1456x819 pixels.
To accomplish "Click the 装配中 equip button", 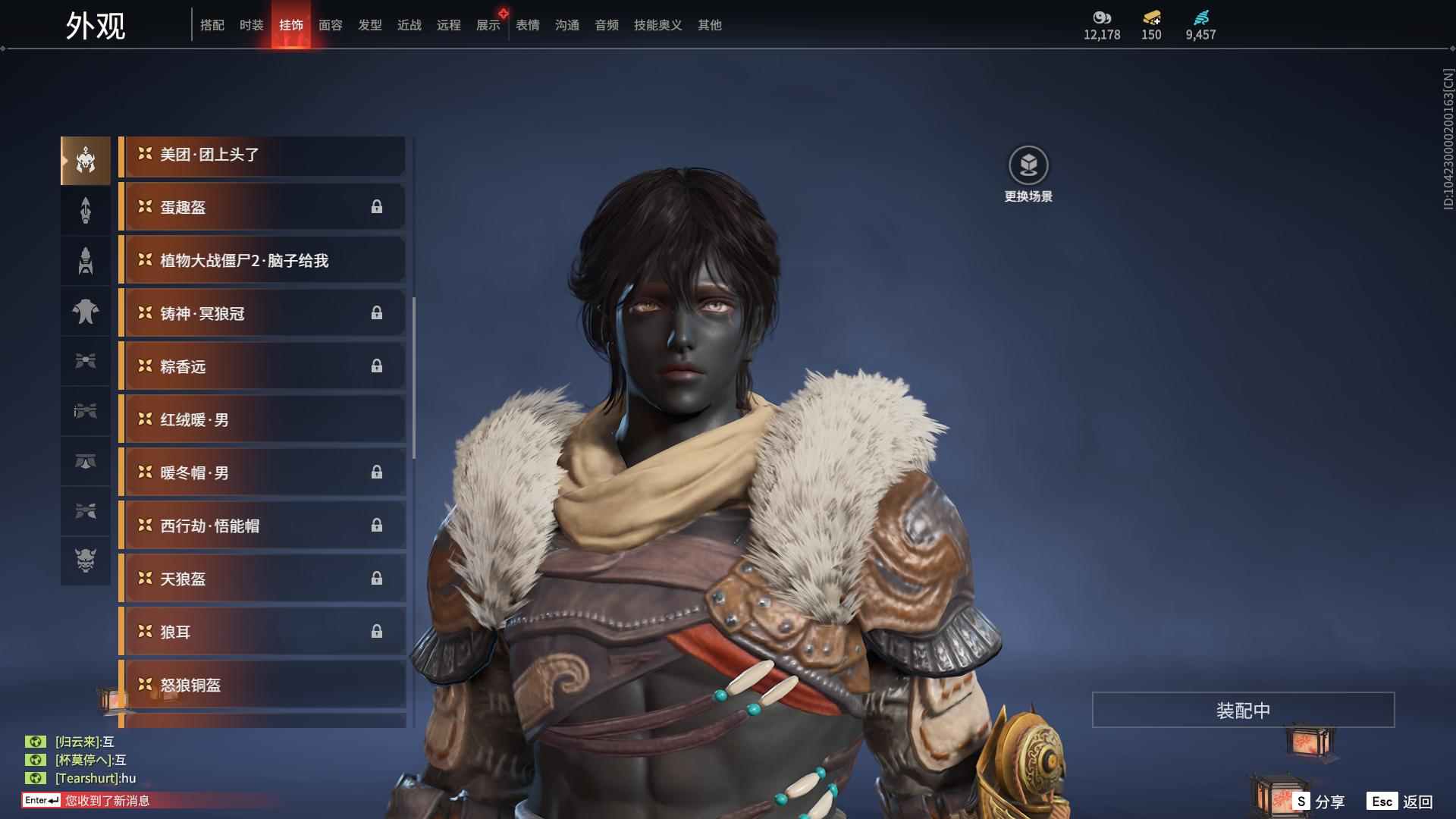I will coord(1243,711).
